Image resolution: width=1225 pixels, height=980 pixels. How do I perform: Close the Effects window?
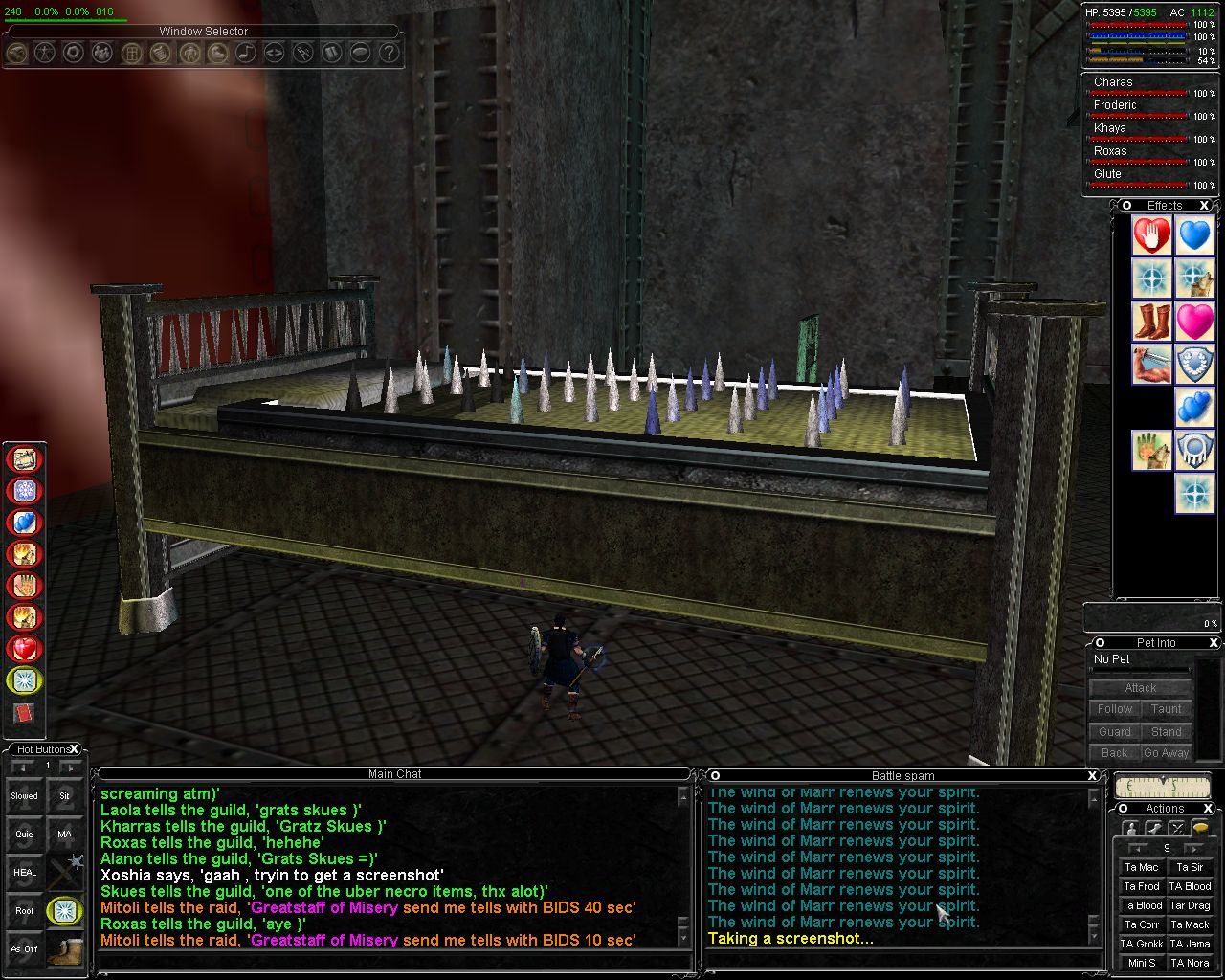click(x=1204, y=206)
